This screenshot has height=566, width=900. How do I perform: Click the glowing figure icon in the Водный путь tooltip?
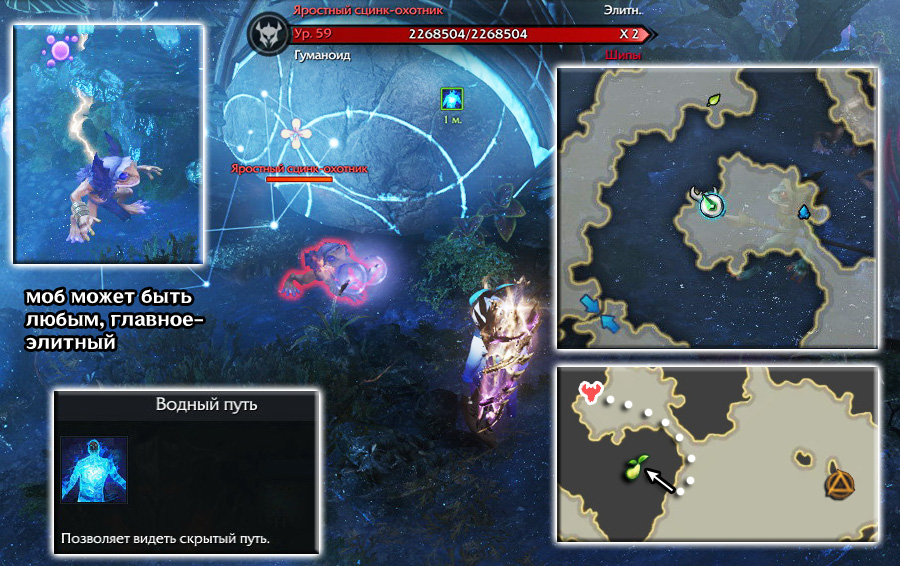(94, 470)
